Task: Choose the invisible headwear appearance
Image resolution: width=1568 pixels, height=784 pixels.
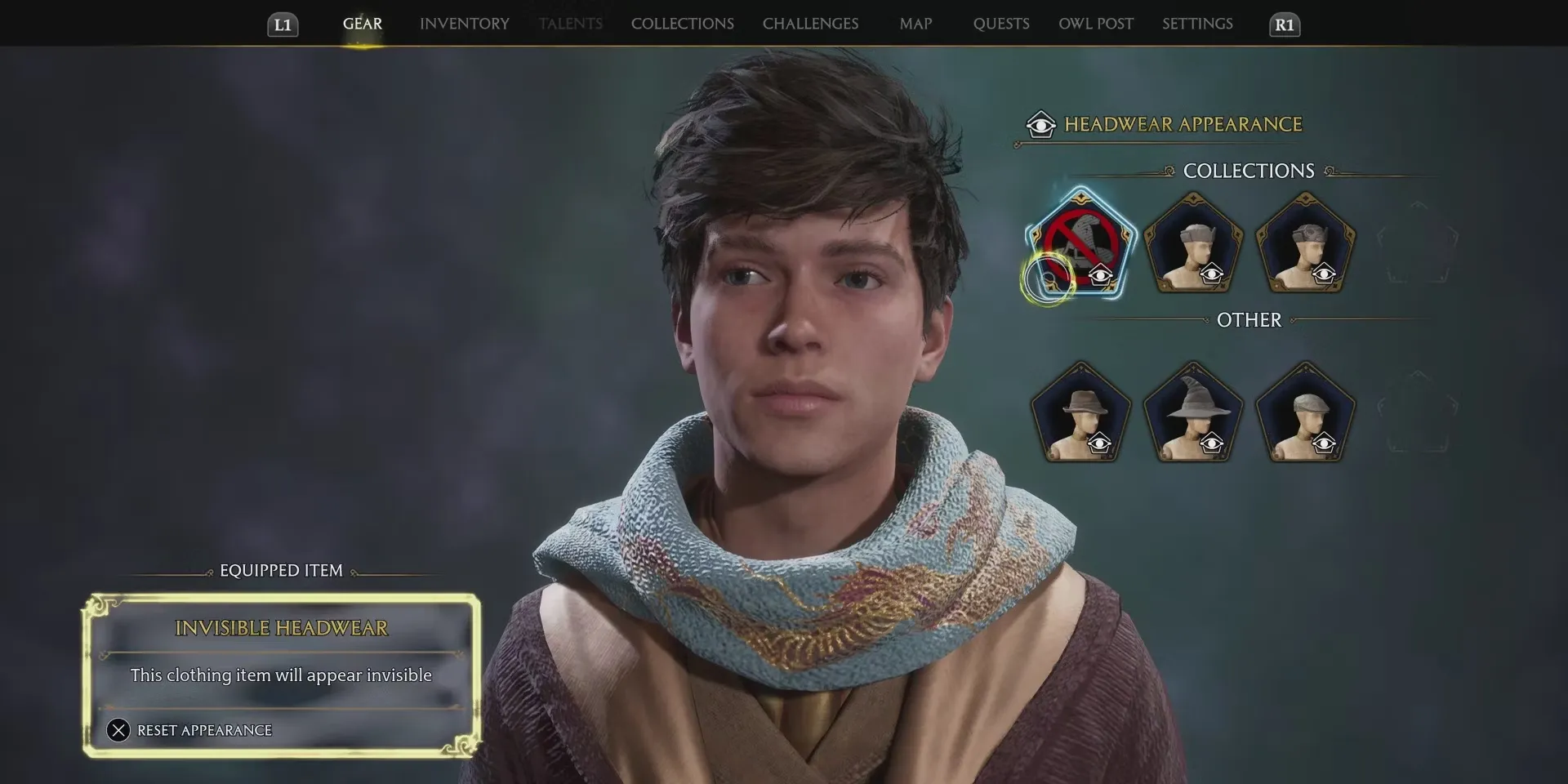Action: [1080, 243]
